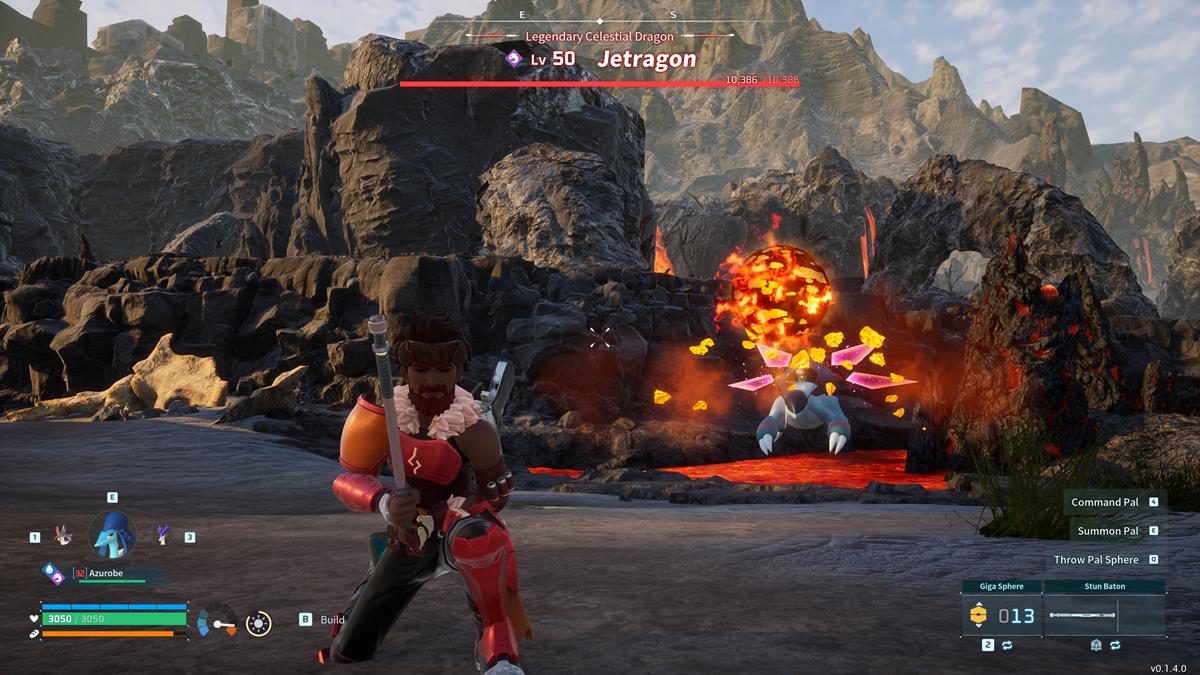Image resolution: width=1200 pixels, height=675 pixels.
Task: Switch to the purple-crested pal on the right
Action: (x=162, y=536)
